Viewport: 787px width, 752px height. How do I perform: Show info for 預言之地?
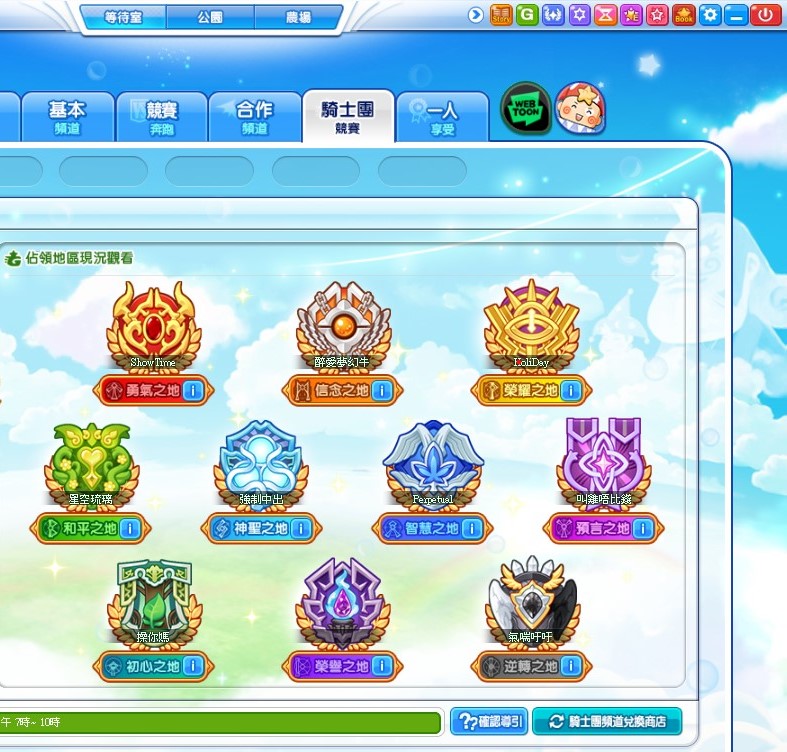(641, 529)
